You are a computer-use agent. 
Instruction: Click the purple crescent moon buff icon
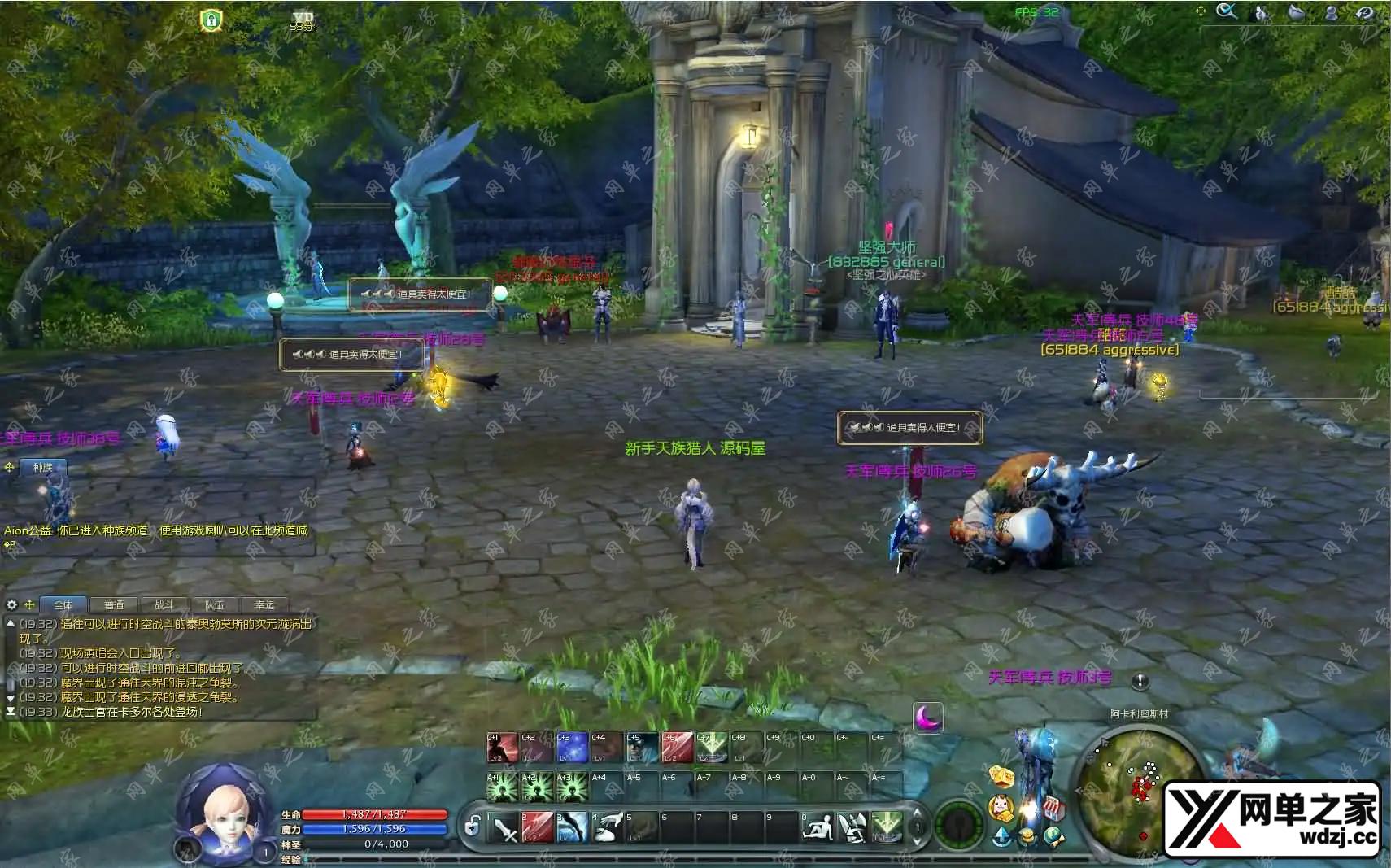(928, 718)
